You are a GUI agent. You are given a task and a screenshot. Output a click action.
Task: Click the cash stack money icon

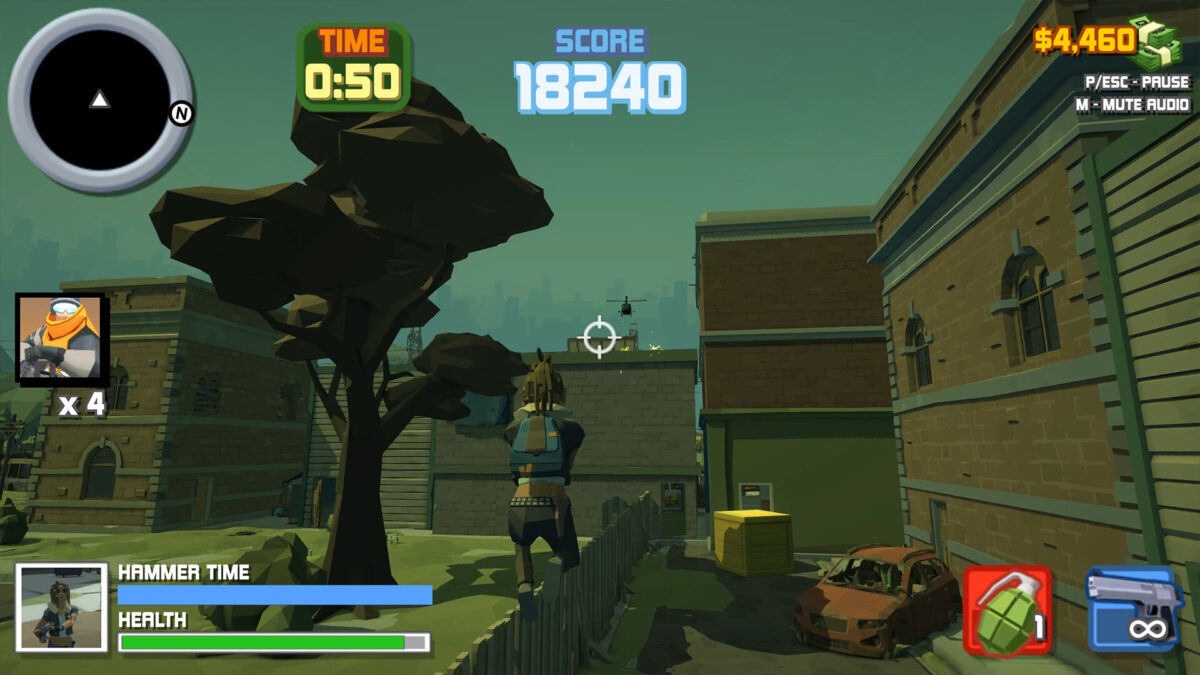pyautogui.click(x=1156, y=42)
